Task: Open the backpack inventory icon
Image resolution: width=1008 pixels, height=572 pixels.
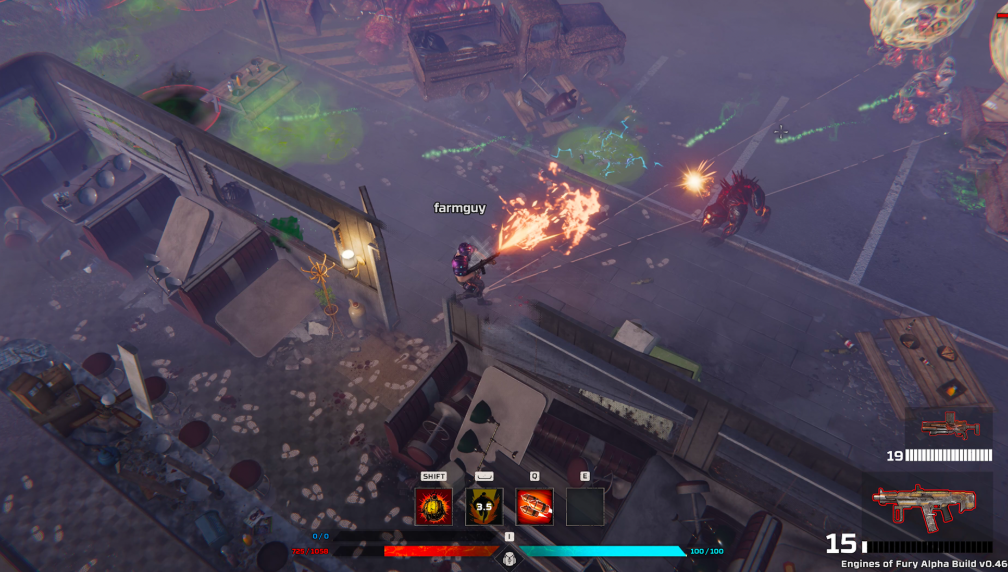Action: [x=509, y=558]
